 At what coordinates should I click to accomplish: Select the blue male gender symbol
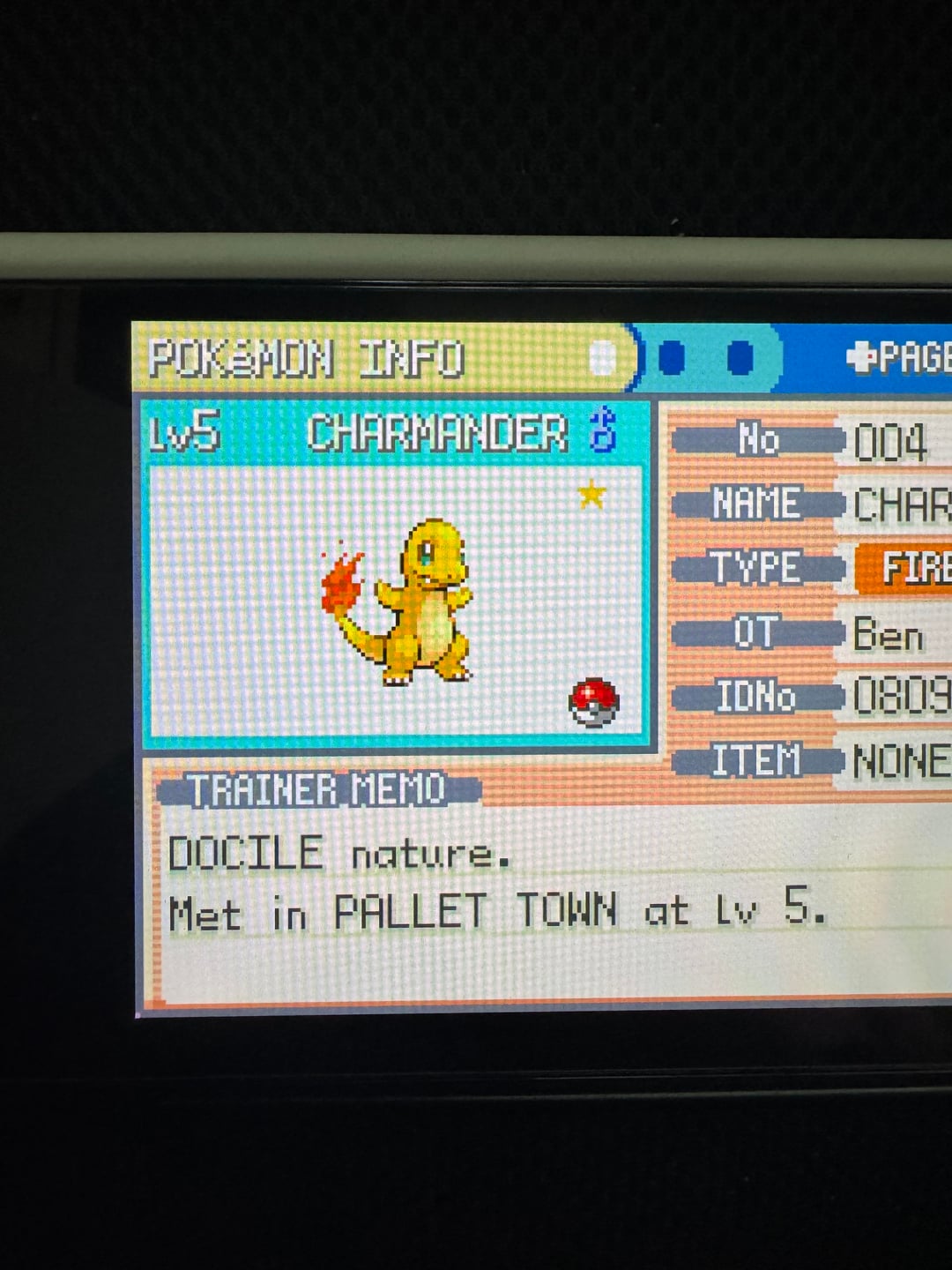(603, 430)
